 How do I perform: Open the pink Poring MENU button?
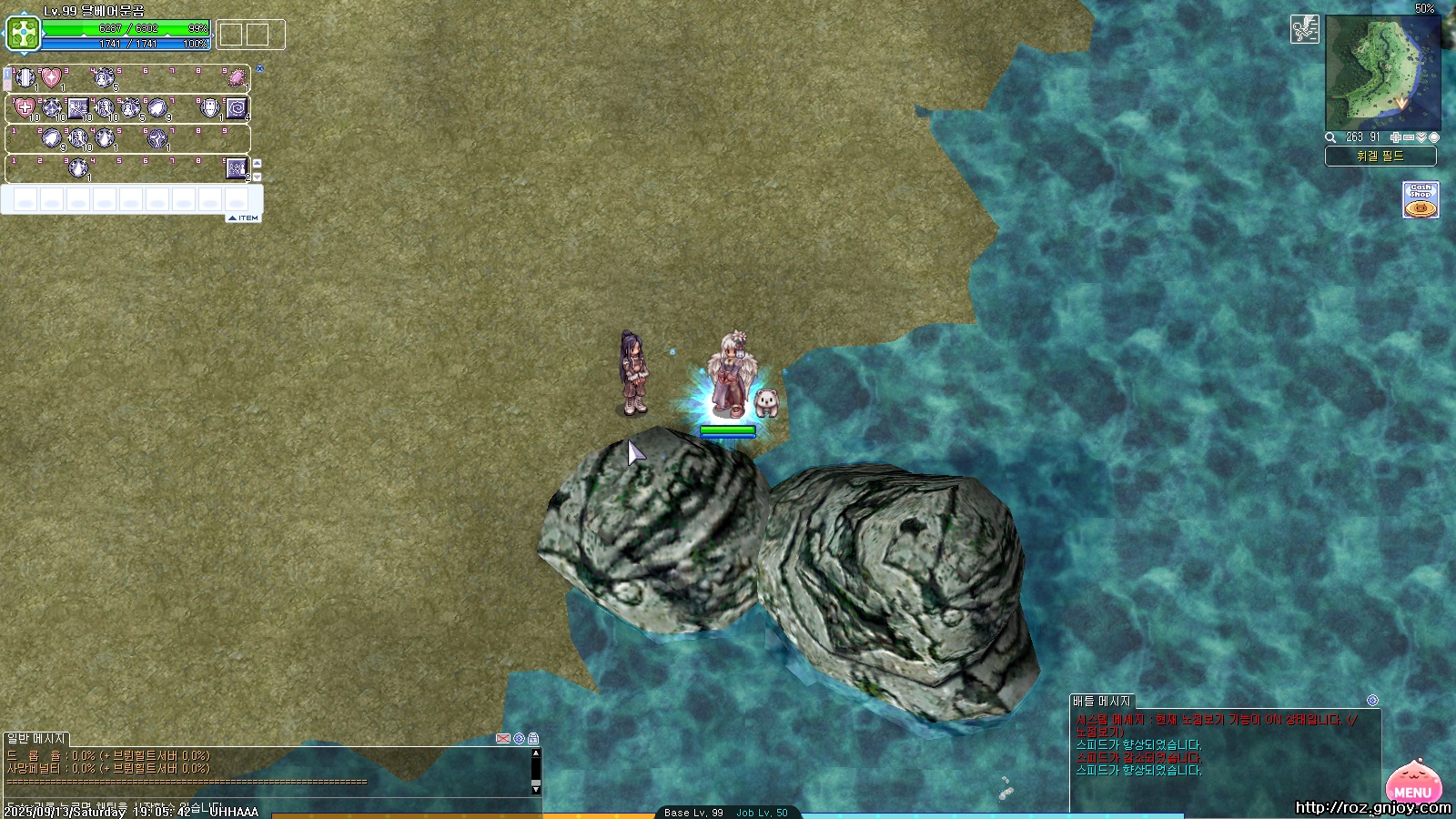[1413, 784]
